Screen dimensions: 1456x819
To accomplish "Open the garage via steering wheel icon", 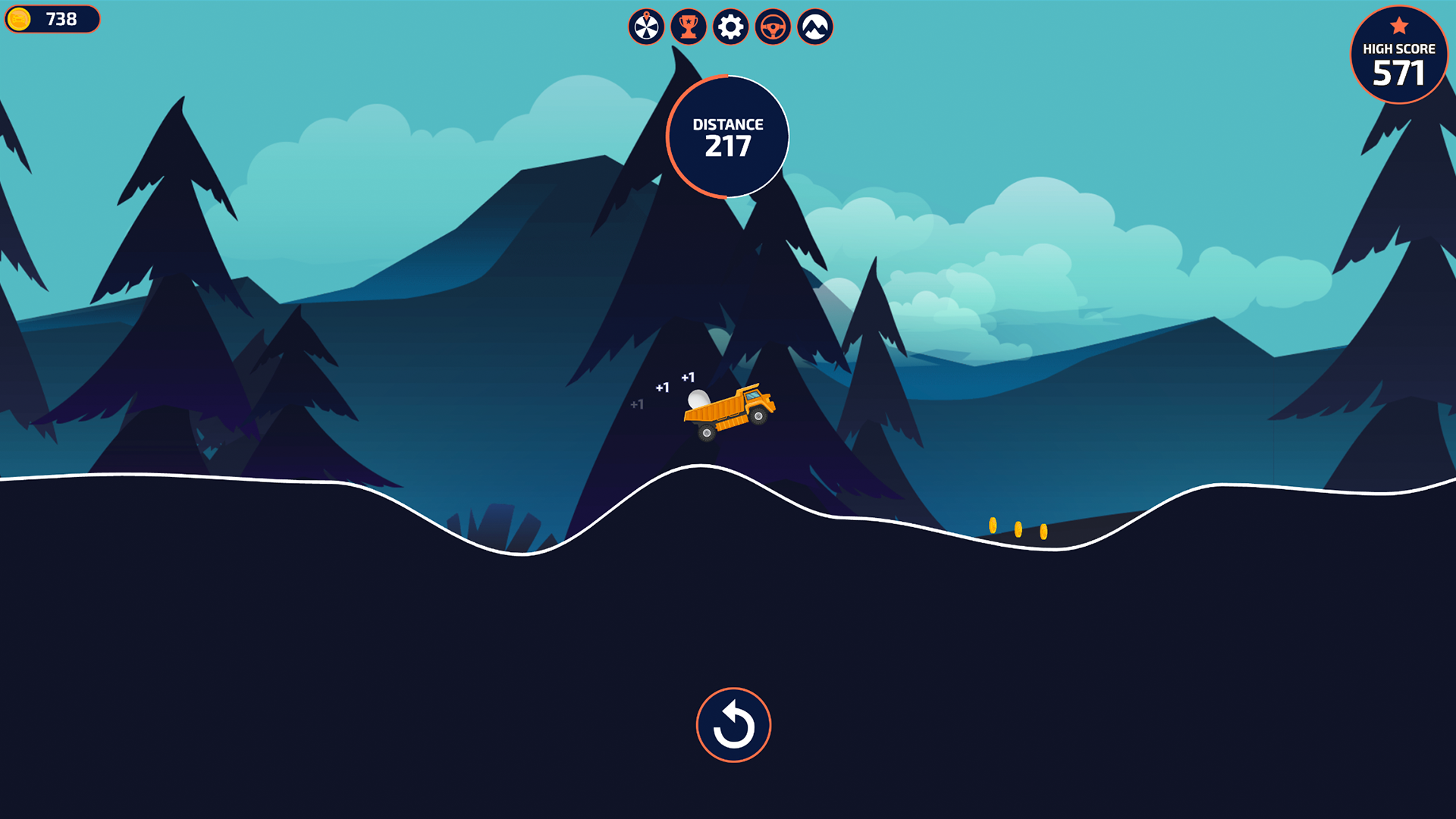I will coord(772,27).
